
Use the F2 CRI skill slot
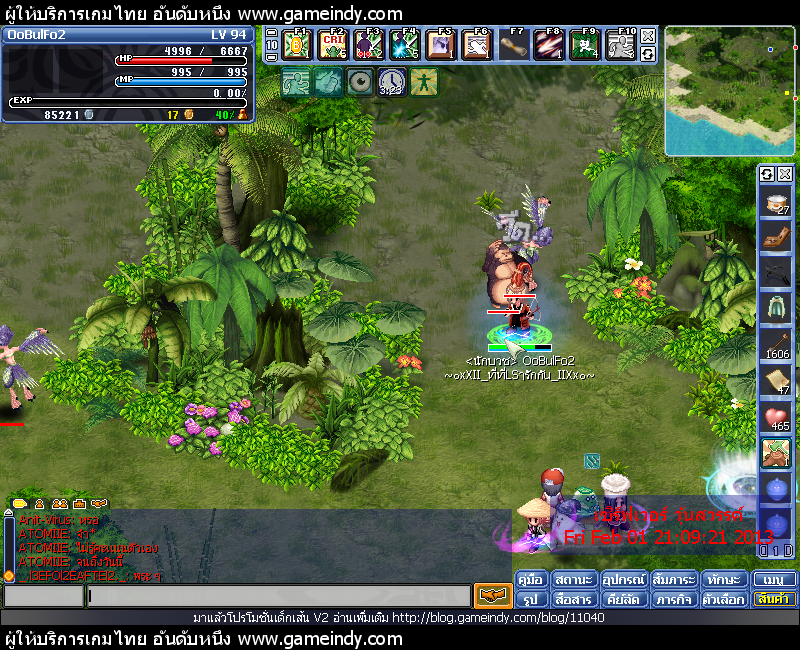[x=333, y=45]
